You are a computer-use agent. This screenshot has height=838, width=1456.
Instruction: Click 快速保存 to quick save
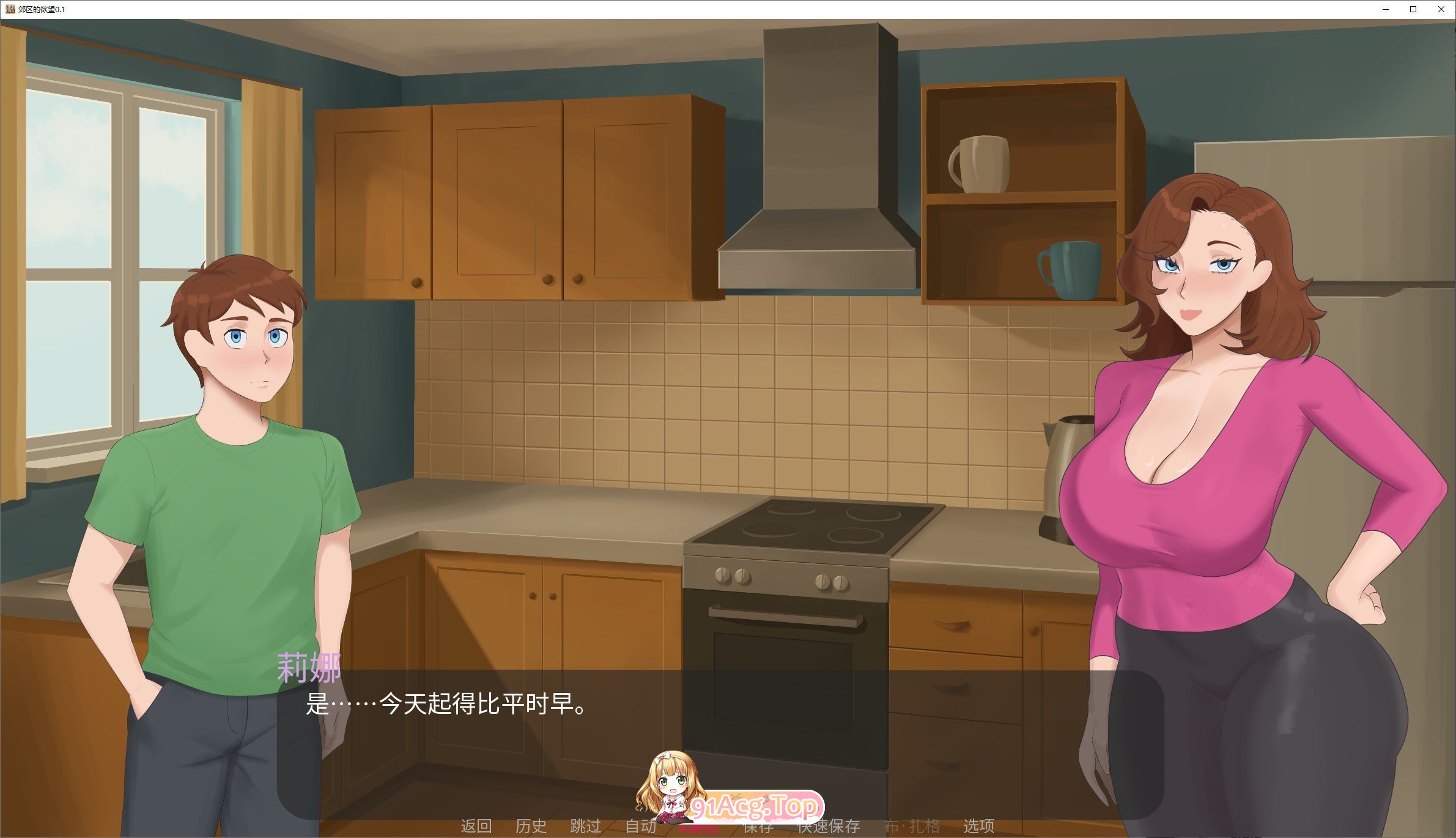(x=829, y=827)
